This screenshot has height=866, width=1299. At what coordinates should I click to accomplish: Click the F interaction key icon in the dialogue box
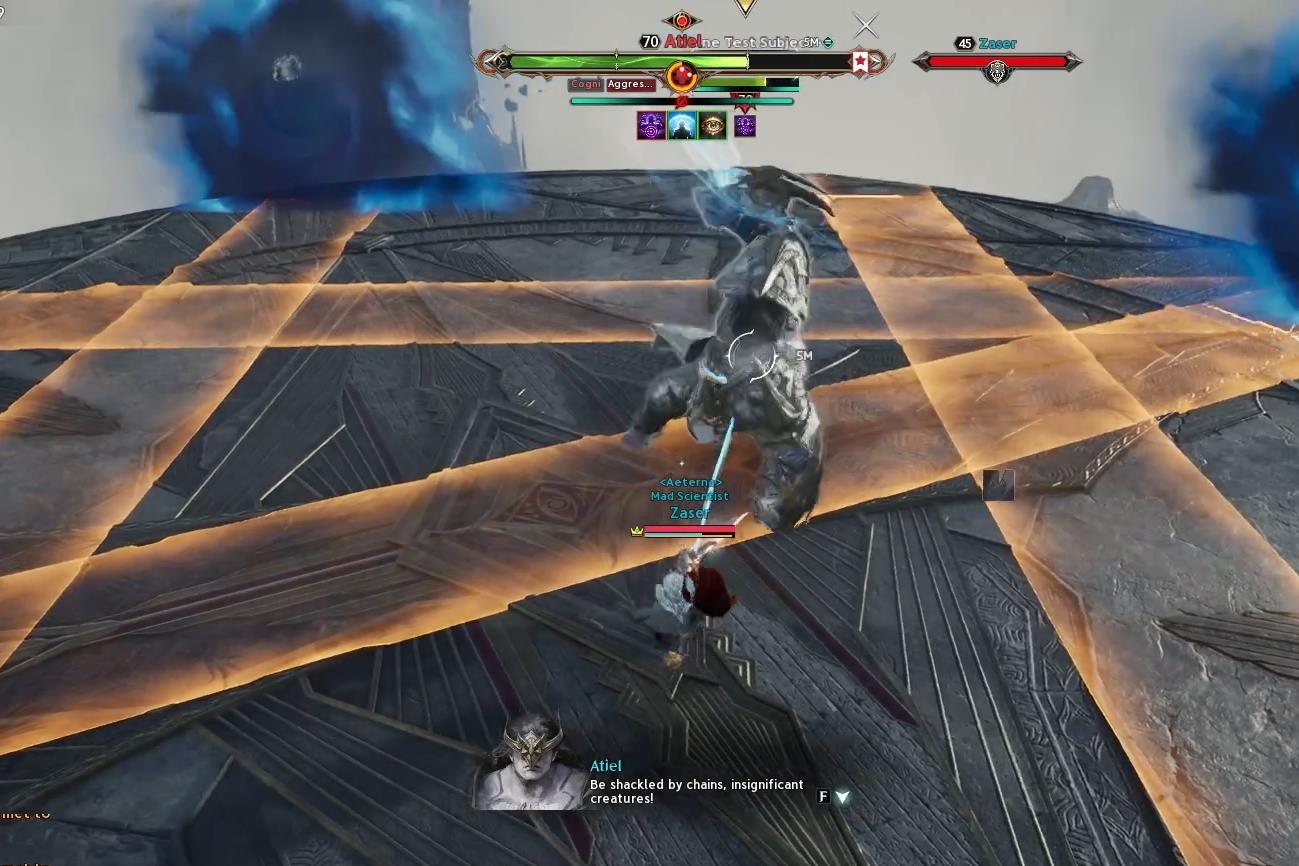click(824, 798)
